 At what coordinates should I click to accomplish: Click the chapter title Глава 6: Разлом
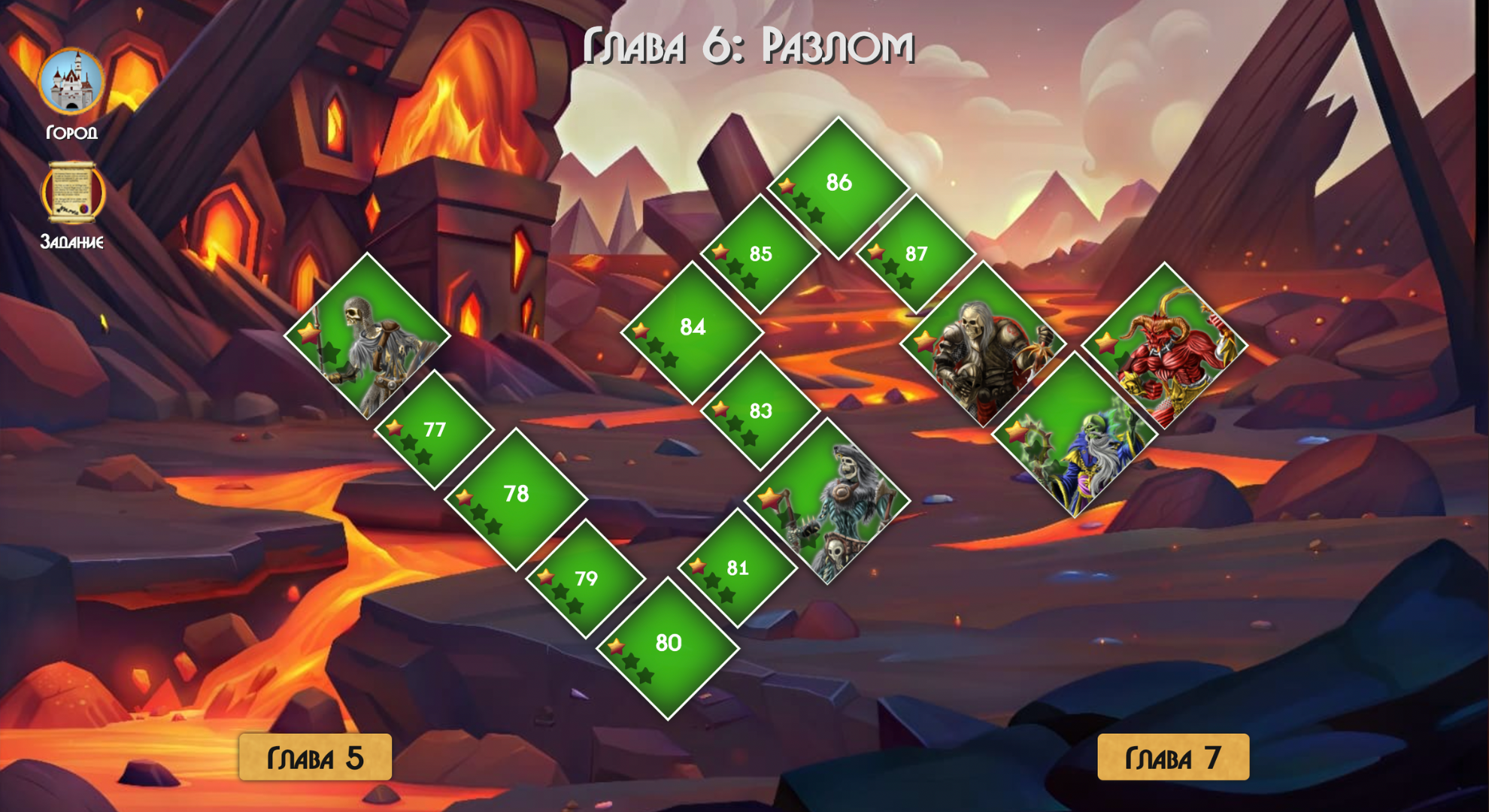click(748, 47)
